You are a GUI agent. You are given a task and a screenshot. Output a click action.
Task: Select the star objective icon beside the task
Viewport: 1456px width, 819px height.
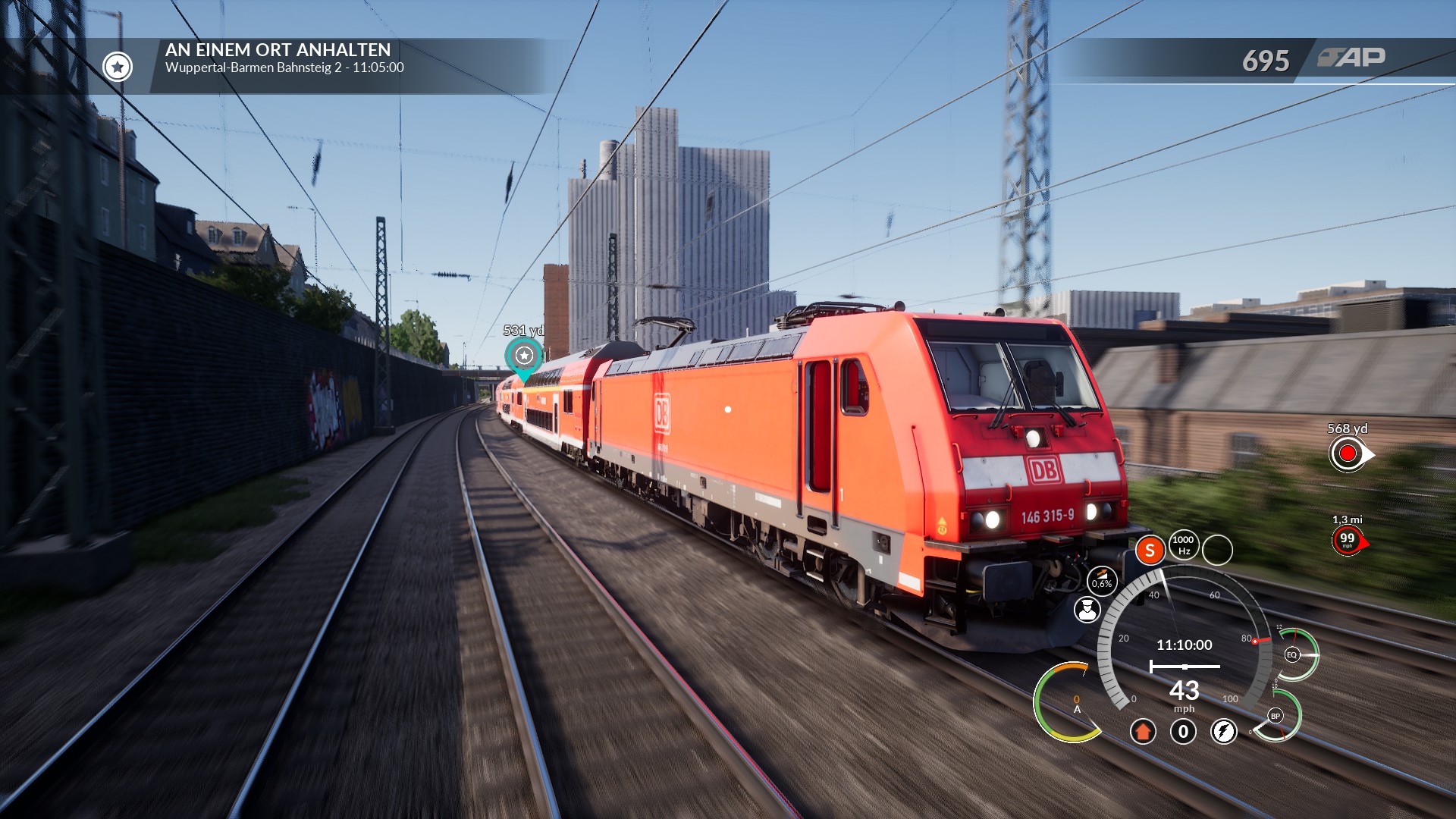tap(118, 67)
